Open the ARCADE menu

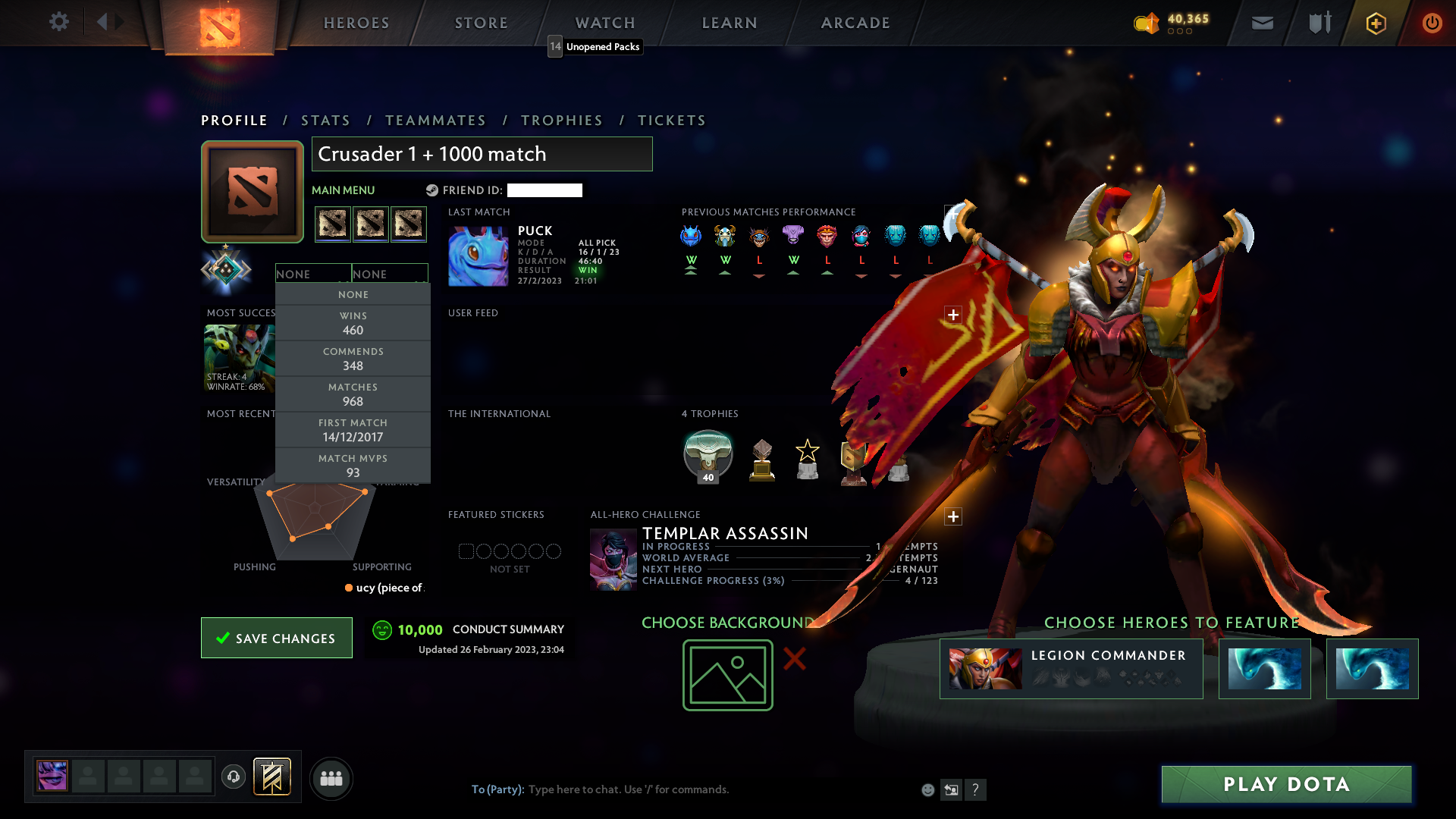(x=855, y=23)
